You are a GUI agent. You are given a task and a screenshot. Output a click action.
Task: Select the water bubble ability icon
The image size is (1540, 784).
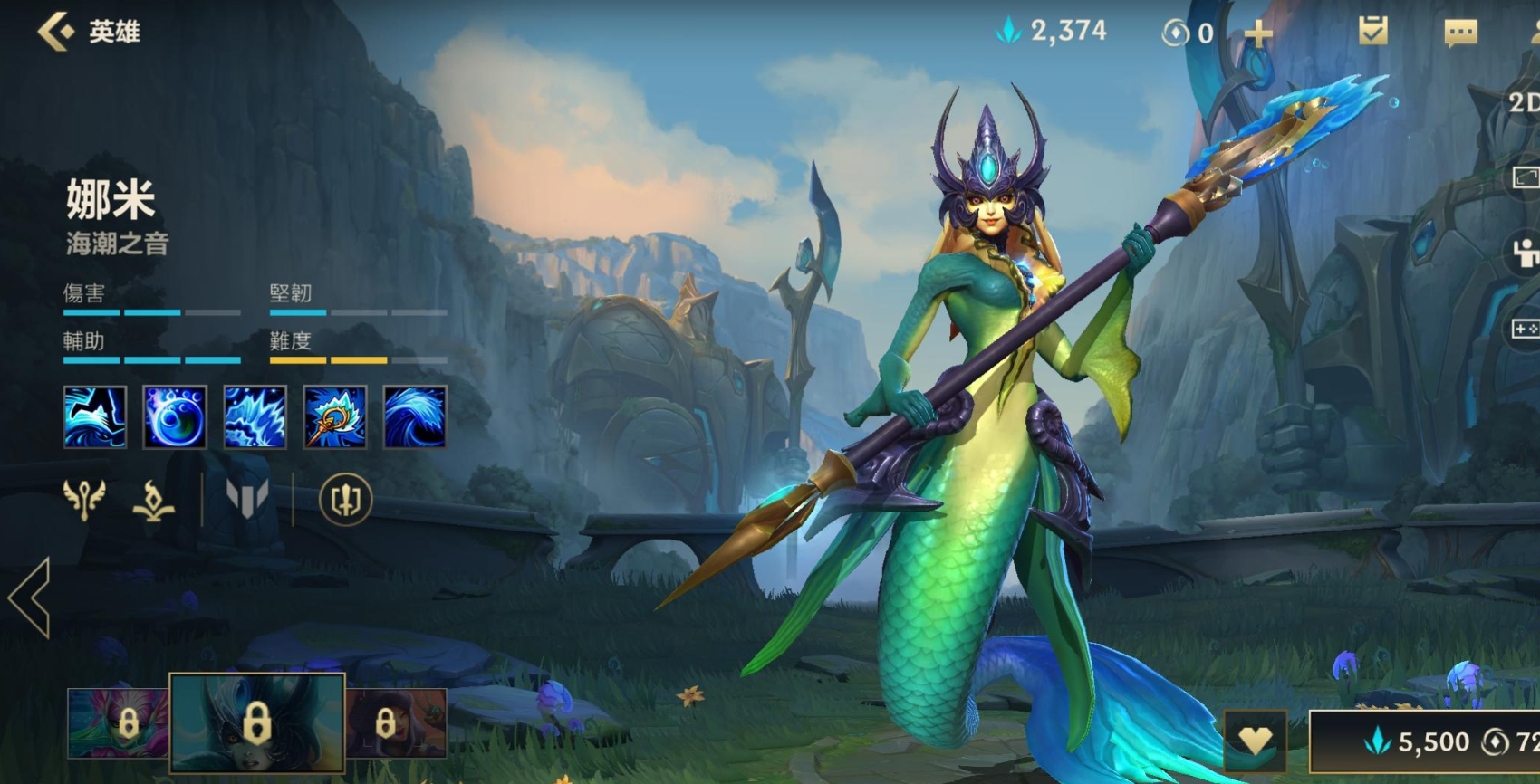[x=175, y=417]
